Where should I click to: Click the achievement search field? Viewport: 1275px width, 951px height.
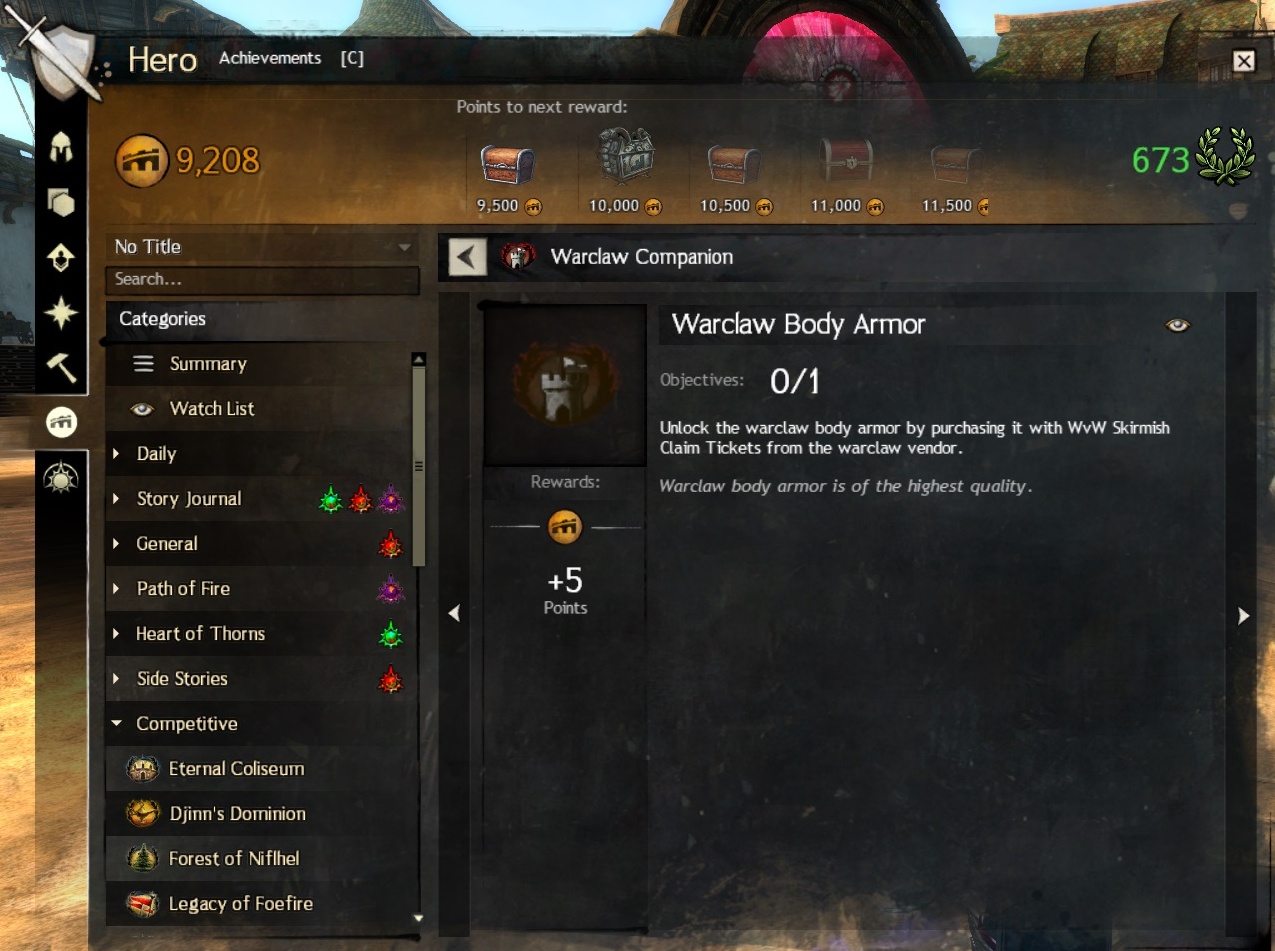tap(262, 280)
